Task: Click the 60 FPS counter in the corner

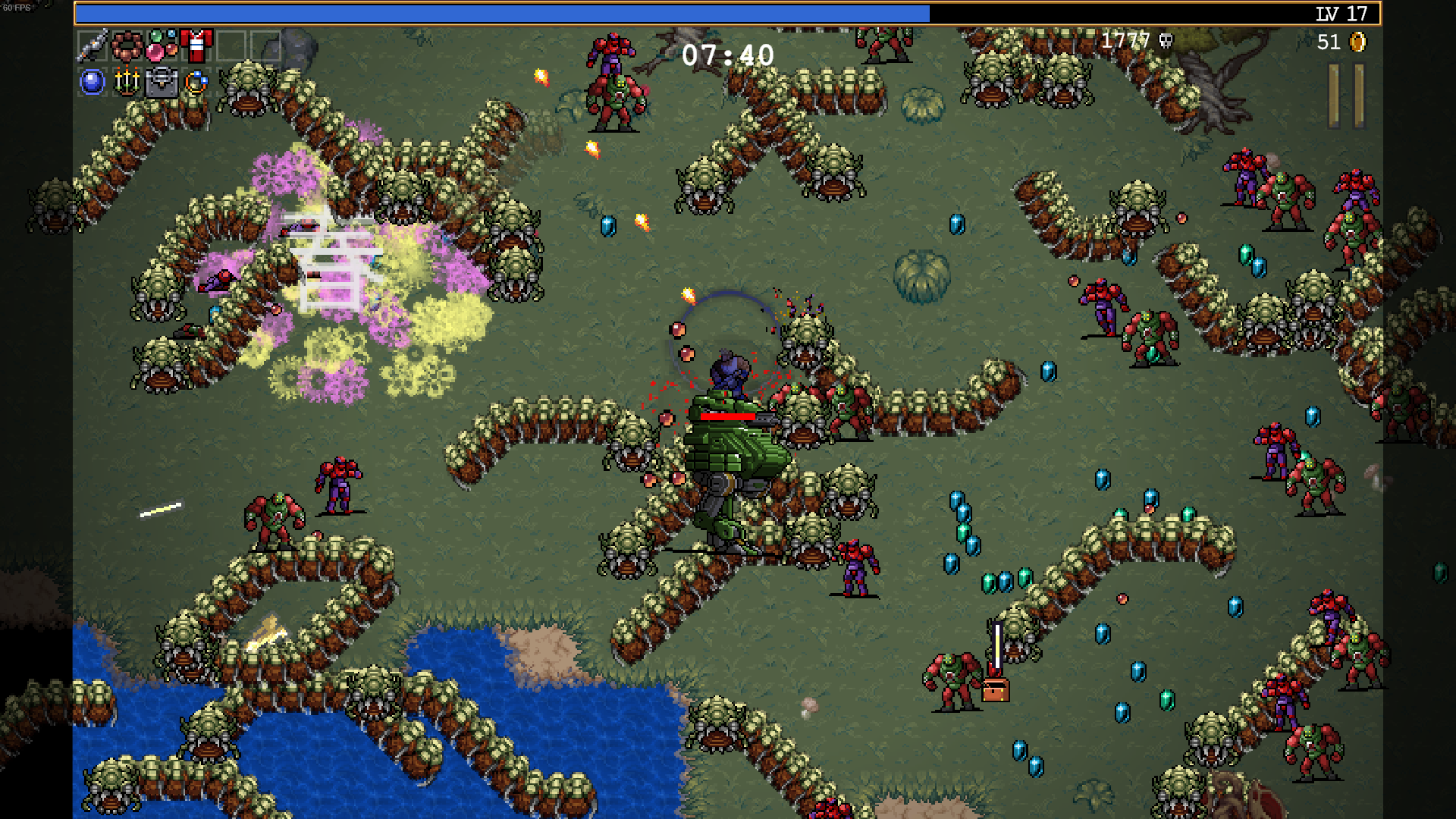Action: tap(16, 6)
